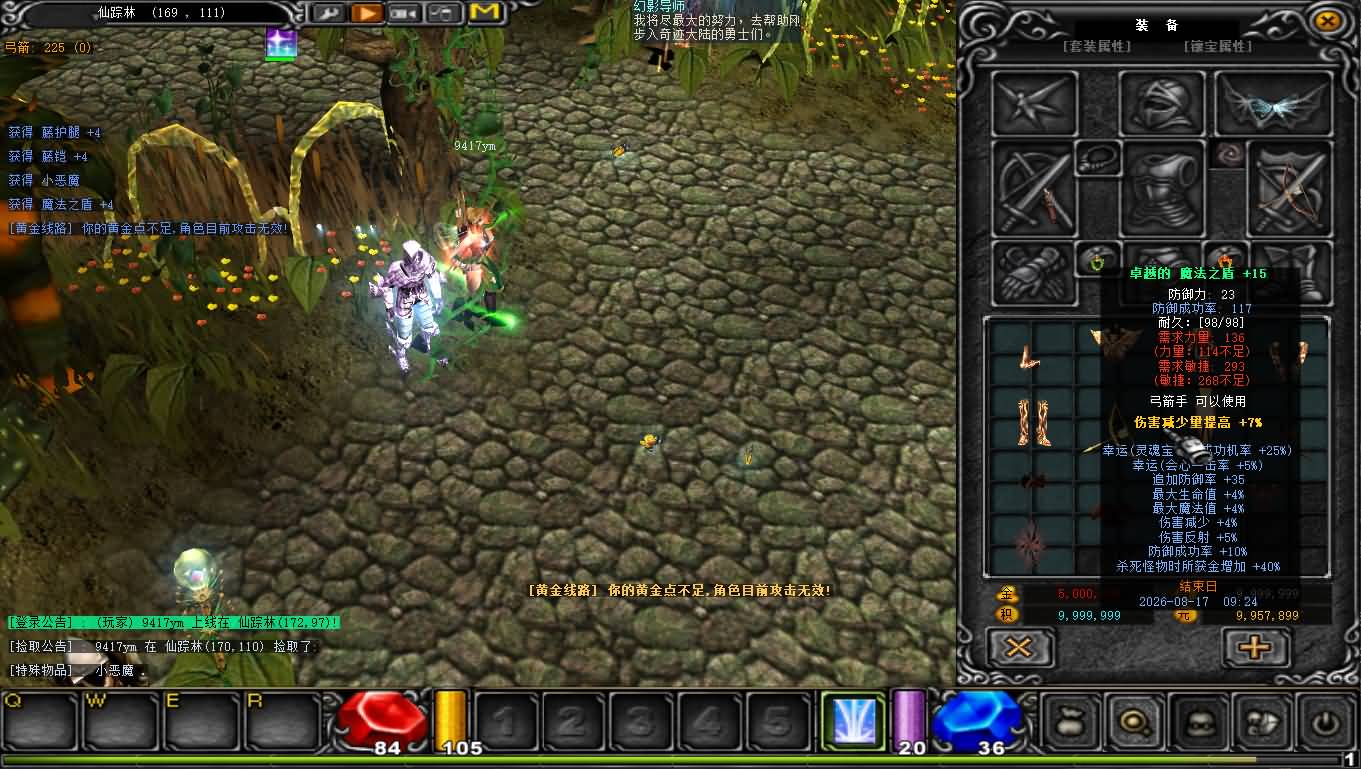Click the plus button at the panel's bottom right
Image resolution: width=1361 pixels, height=769 pixels.
pyautogui.click(x=1255, y=647)
